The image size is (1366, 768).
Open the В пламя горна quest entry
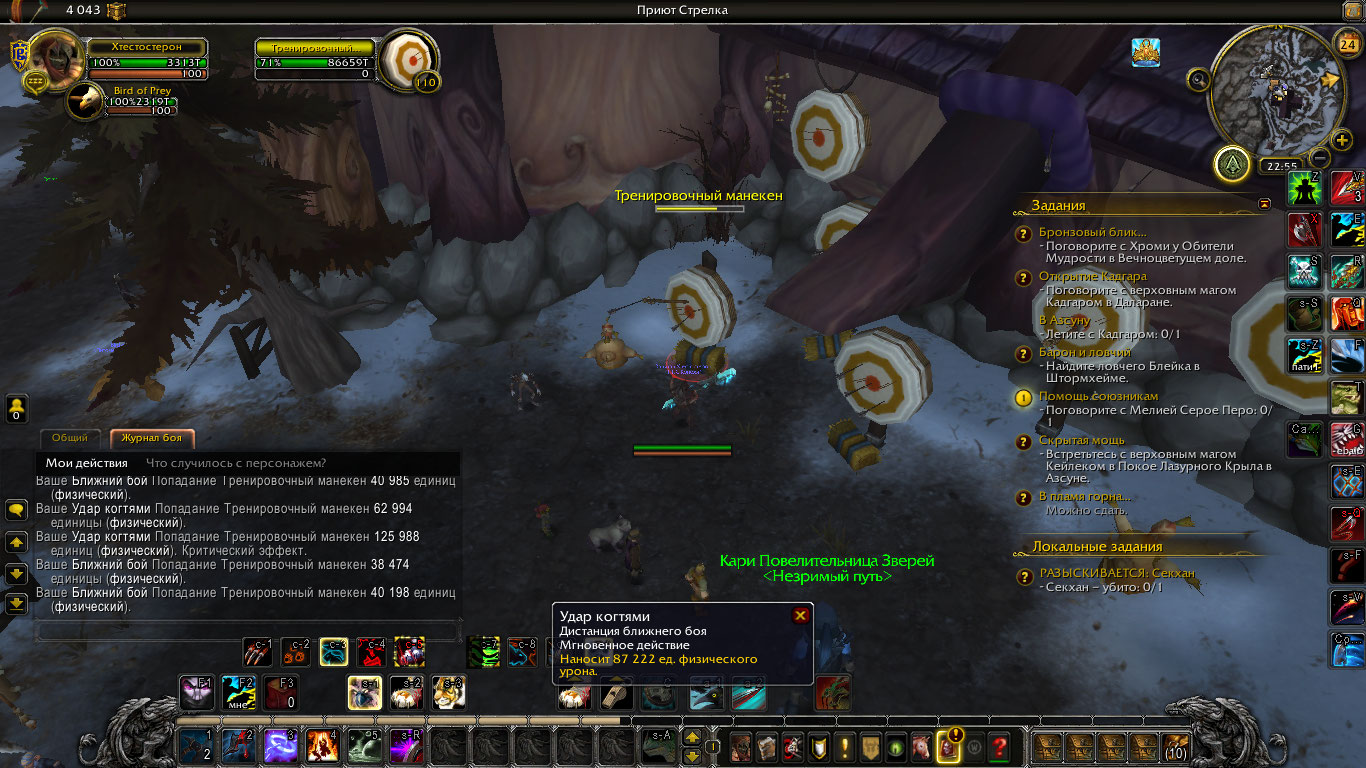coord(1085,496)
